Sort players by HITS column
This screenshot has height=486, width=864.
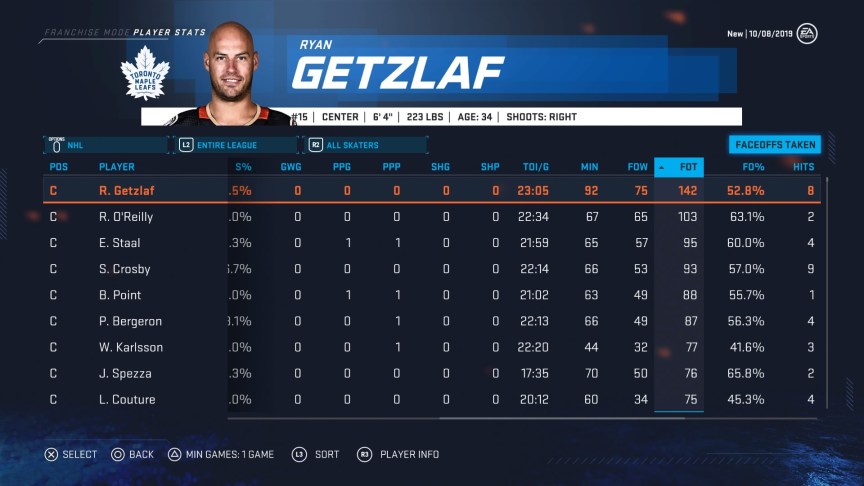coord(803,166)
